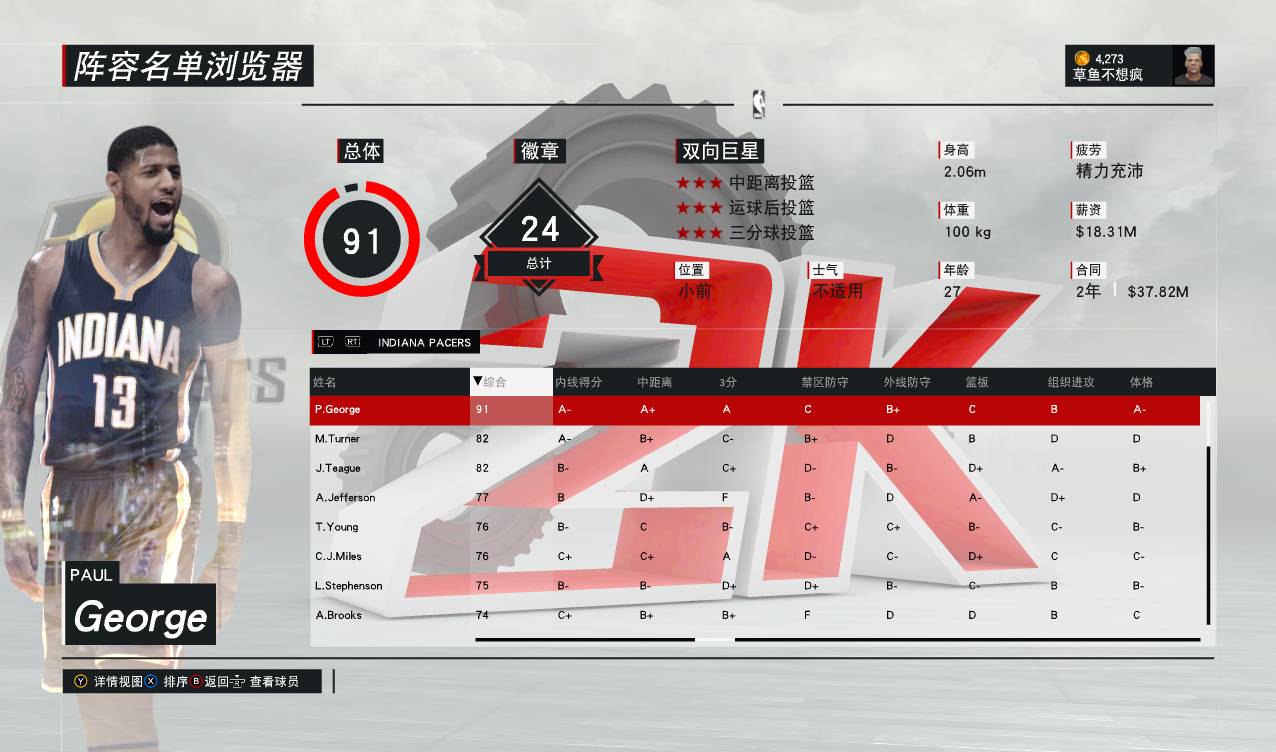Sort by the 外线防守 column header
The image size is (1276, 752).
click(906, 382)
